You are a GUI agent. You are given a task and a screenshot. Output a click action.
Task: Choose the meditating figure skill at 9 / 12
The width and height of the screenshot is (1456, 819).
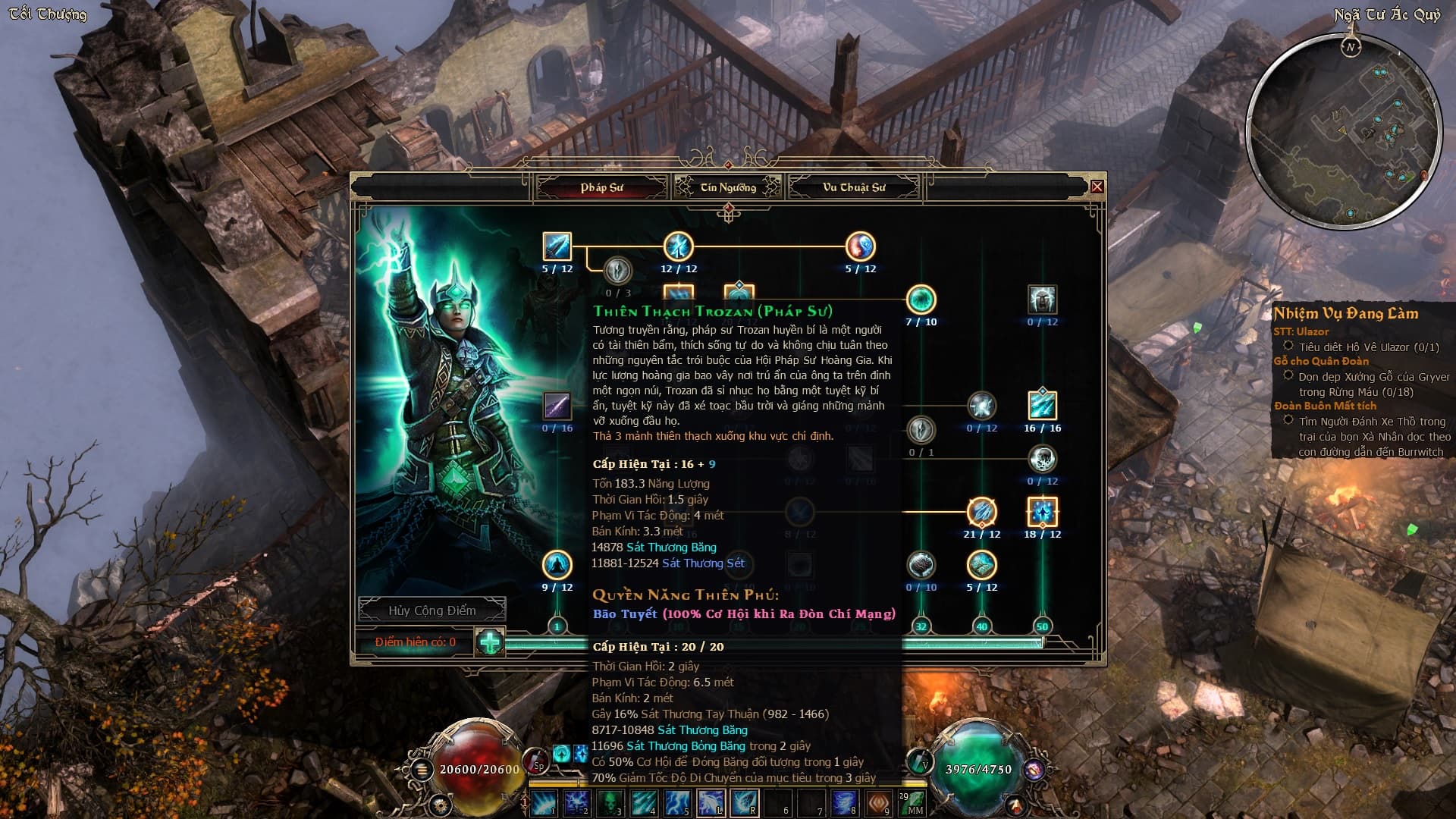pos(557,565)
